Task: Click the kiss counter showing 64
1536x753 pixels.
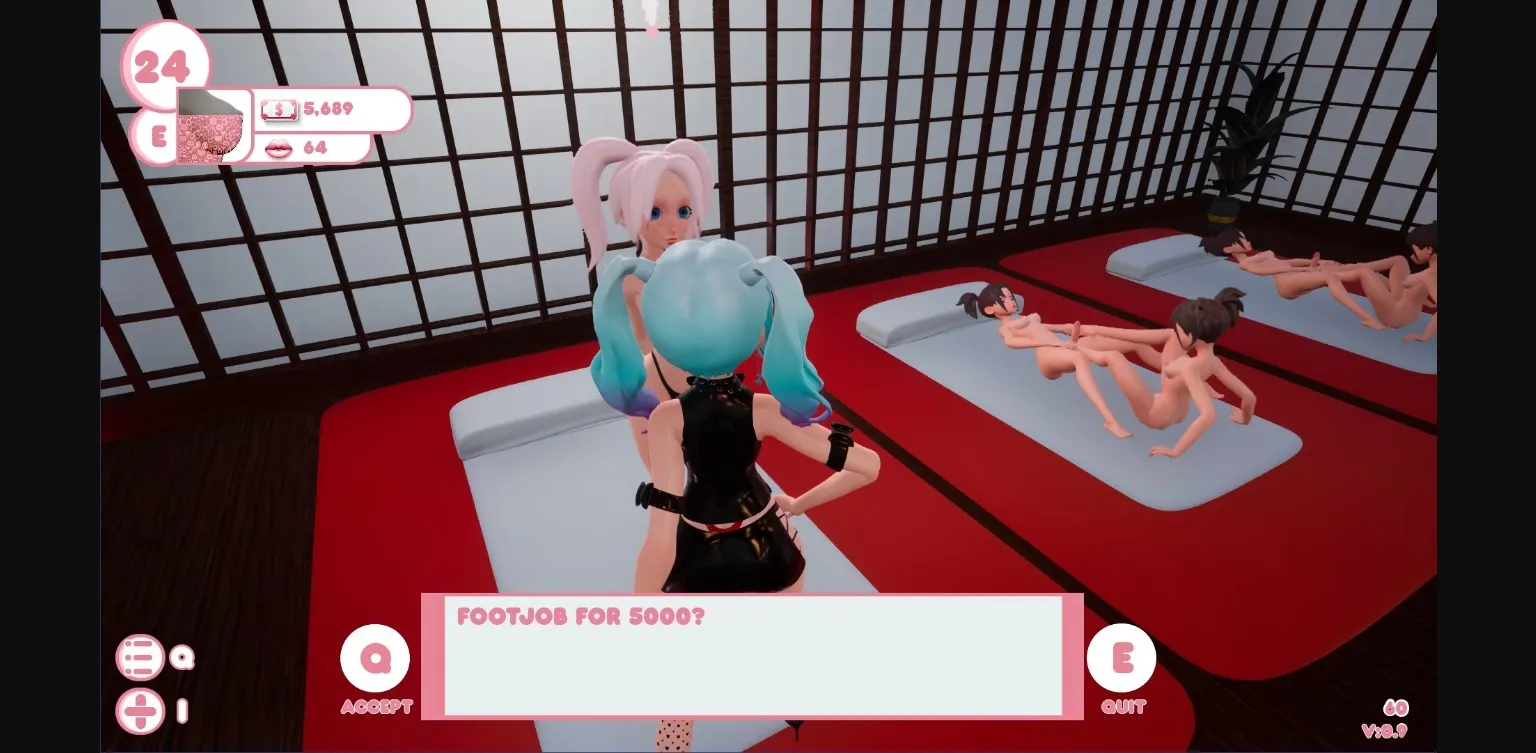Action: [x=317, y=148]
